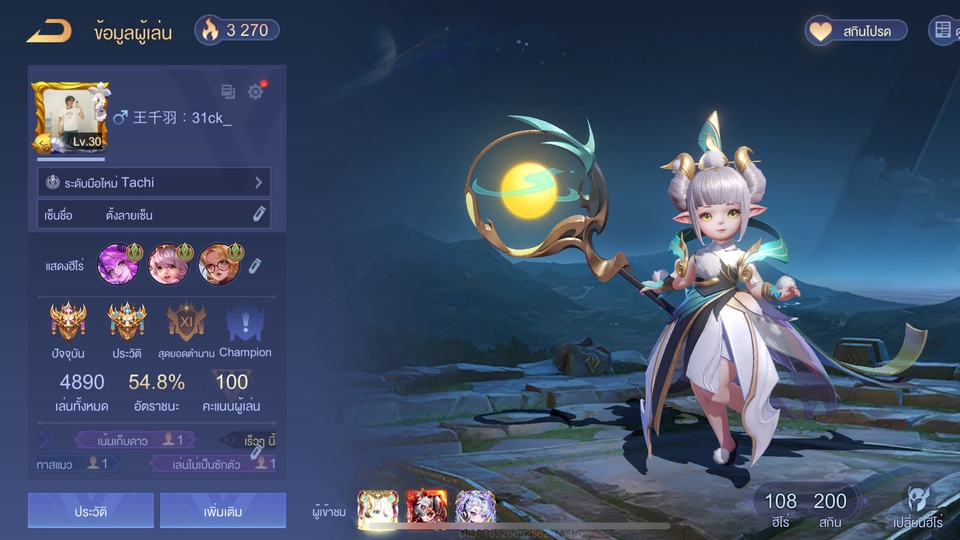
Task: Click the player avatar portrait
Action: [70, 118]
